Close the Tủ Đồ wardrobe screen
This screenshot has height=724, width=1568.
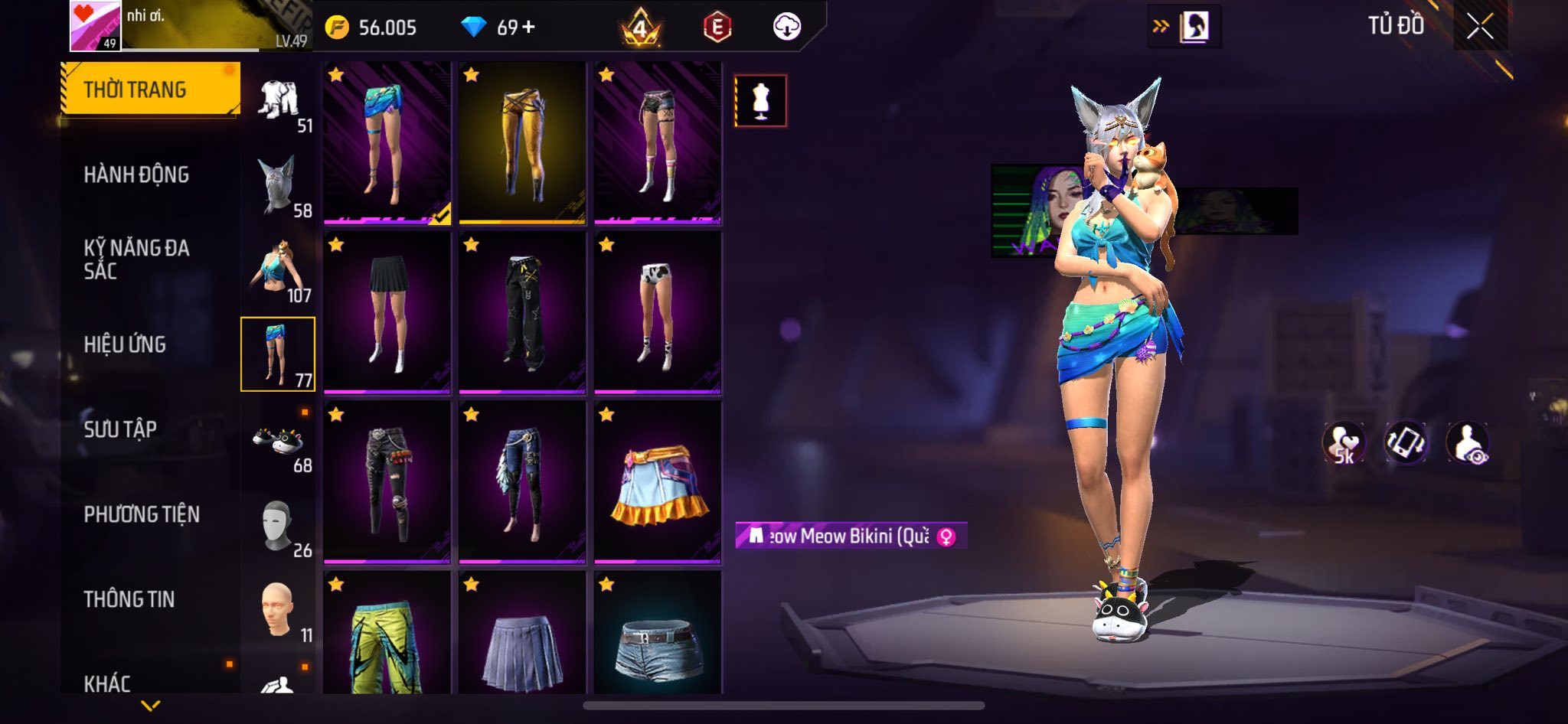coord(1479,27)
